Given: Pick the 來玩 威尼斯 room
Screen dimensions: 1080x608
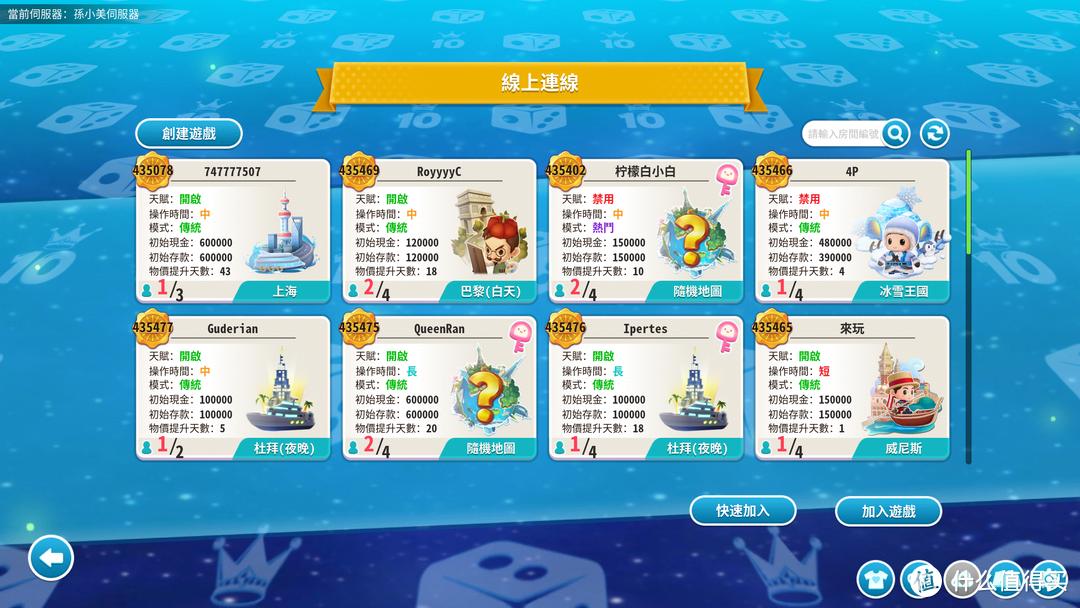Looking at the screenshot, I should tap(851, 388).
